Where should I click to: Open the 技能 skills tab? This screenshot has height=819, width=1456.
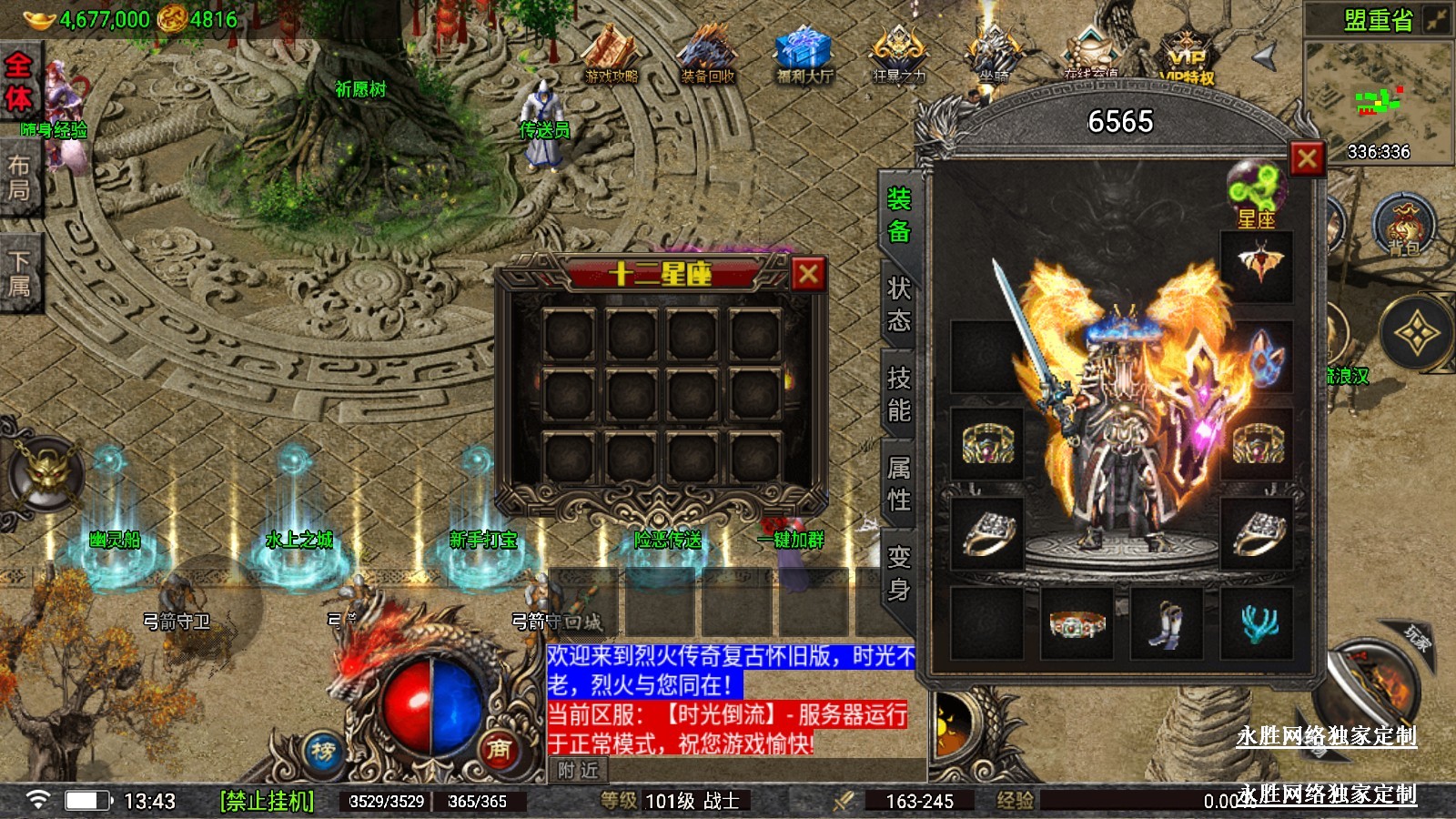coord(899,393)
